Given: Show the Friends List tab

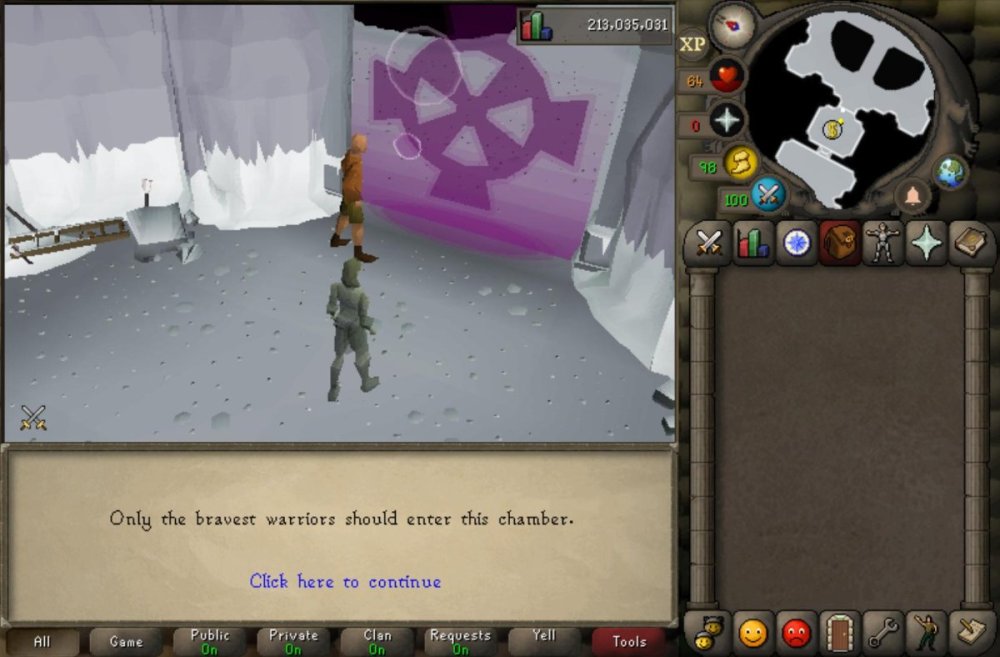Looking at the screenshot, I should click(x=753, y=632).
